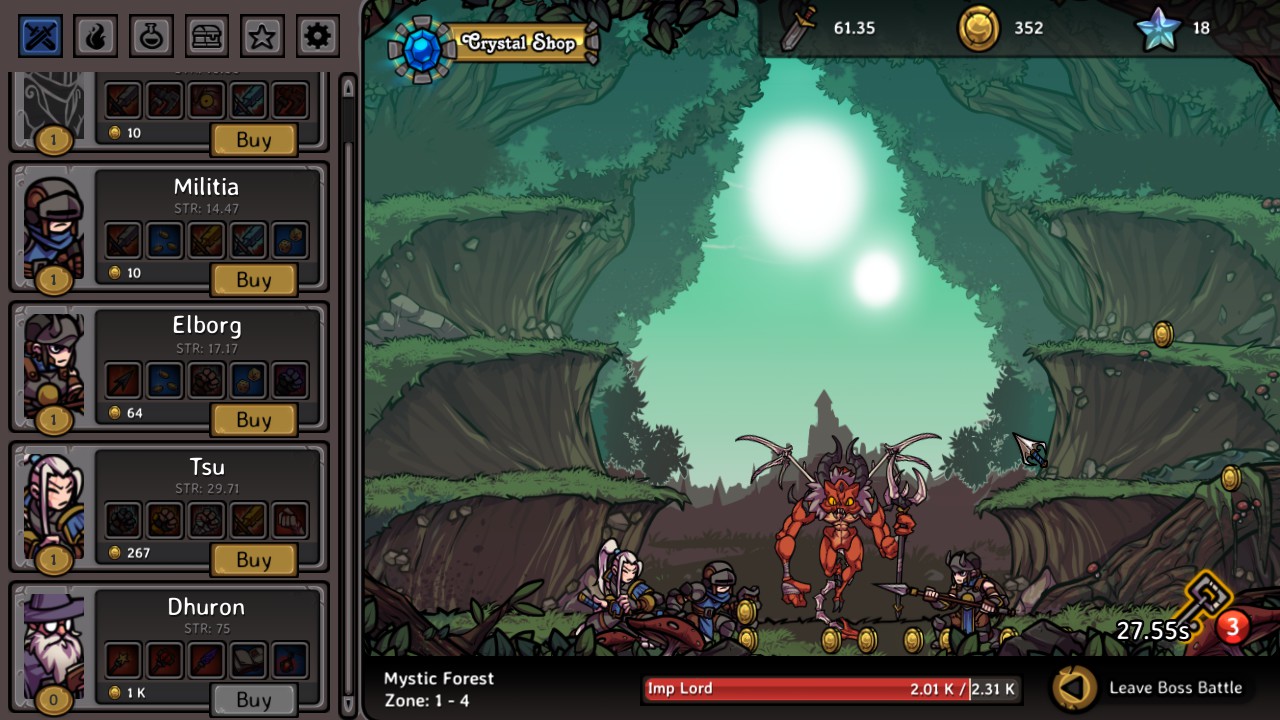Open the potion flask panel

coord(151,35)
